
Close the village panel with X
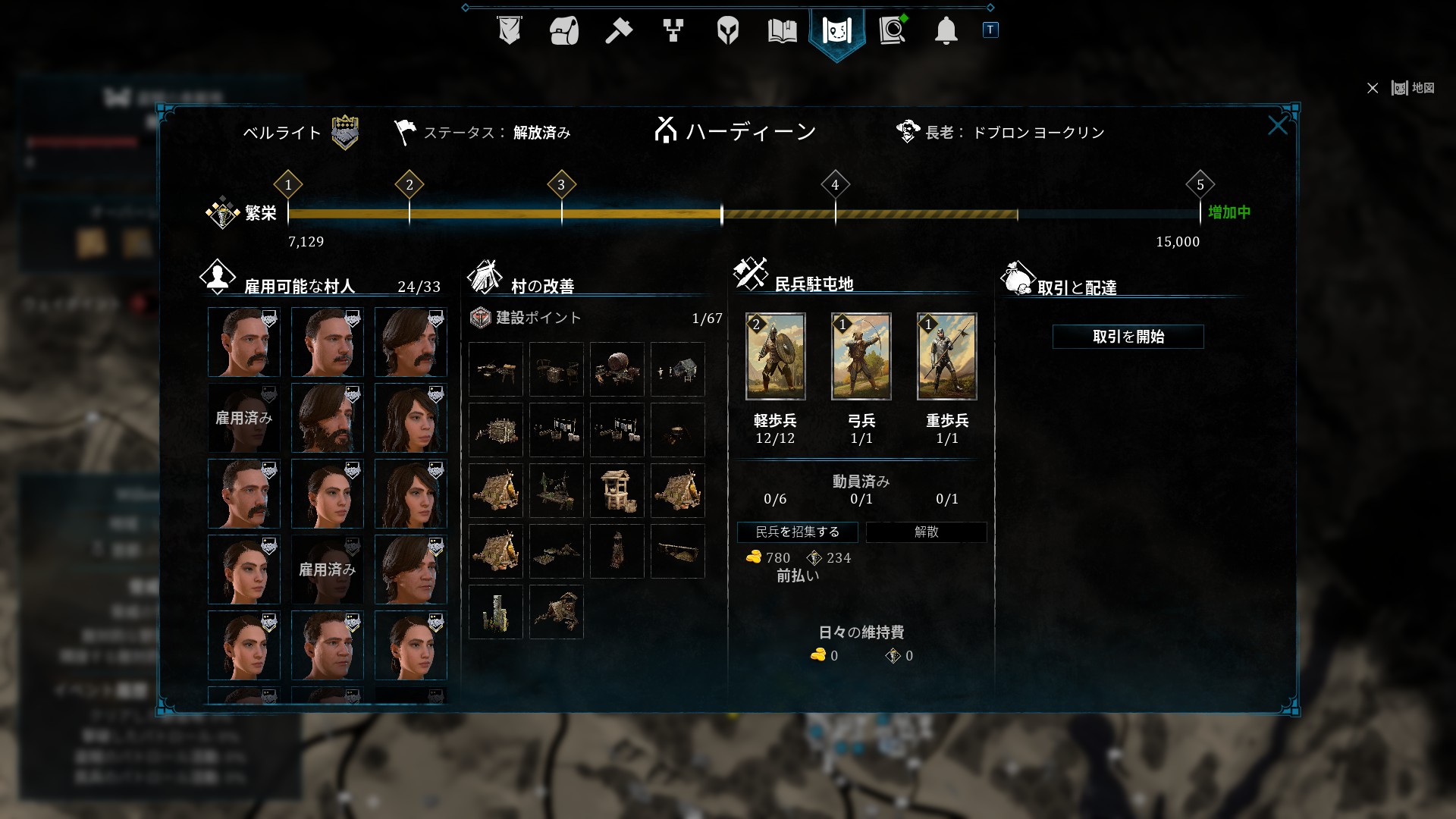pos(1277,126)
